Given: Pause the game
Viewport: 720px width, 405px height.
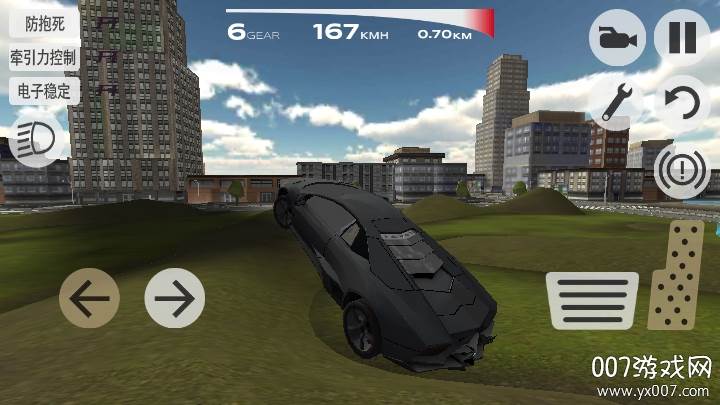Looking at the screenshot, I should tap(682, 38).
